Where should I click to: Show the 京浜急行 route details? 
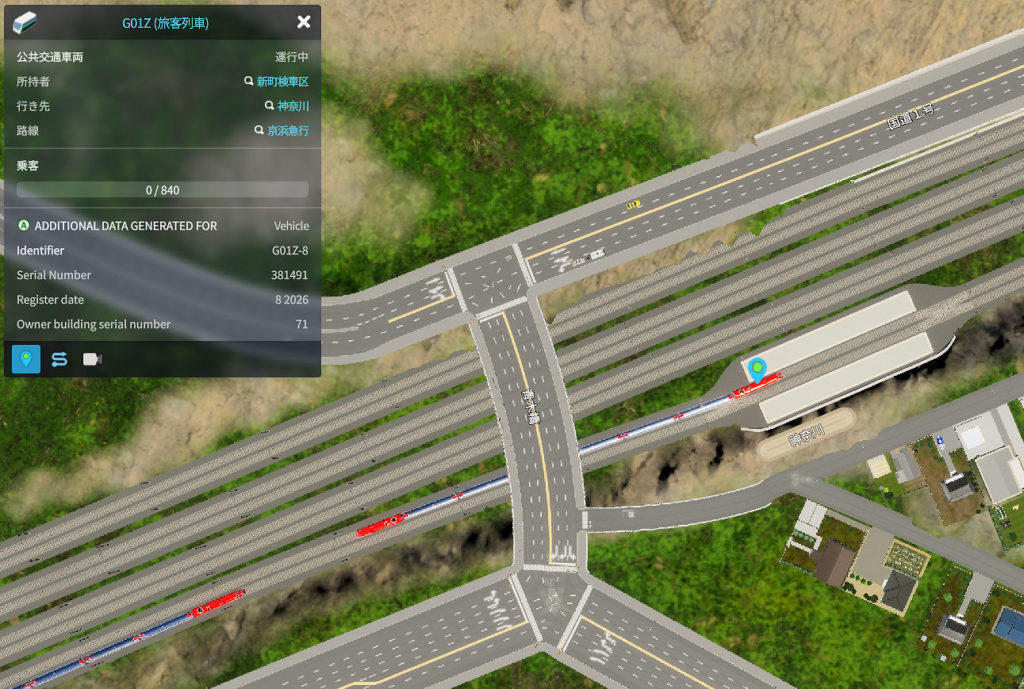pos(287,131)
